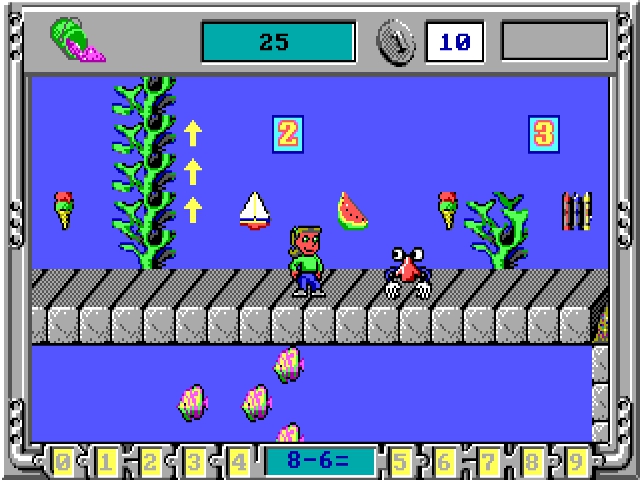Image resolution: width=640 pixels, height=480 pixels.
Task: Select digit 4 beside the equation
Action: 238,462
